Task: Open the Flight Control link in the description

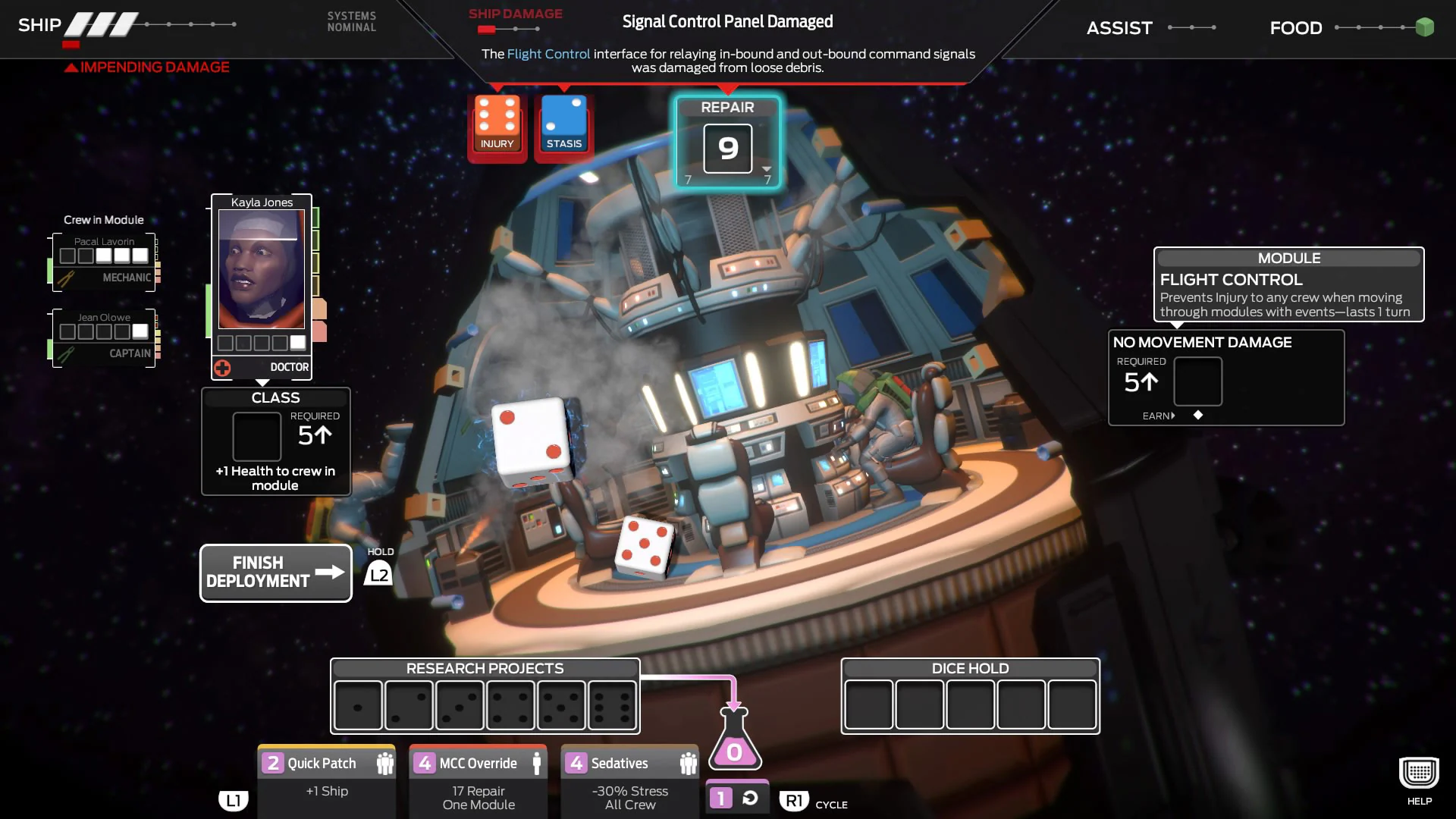Action: tap(548, 54)
